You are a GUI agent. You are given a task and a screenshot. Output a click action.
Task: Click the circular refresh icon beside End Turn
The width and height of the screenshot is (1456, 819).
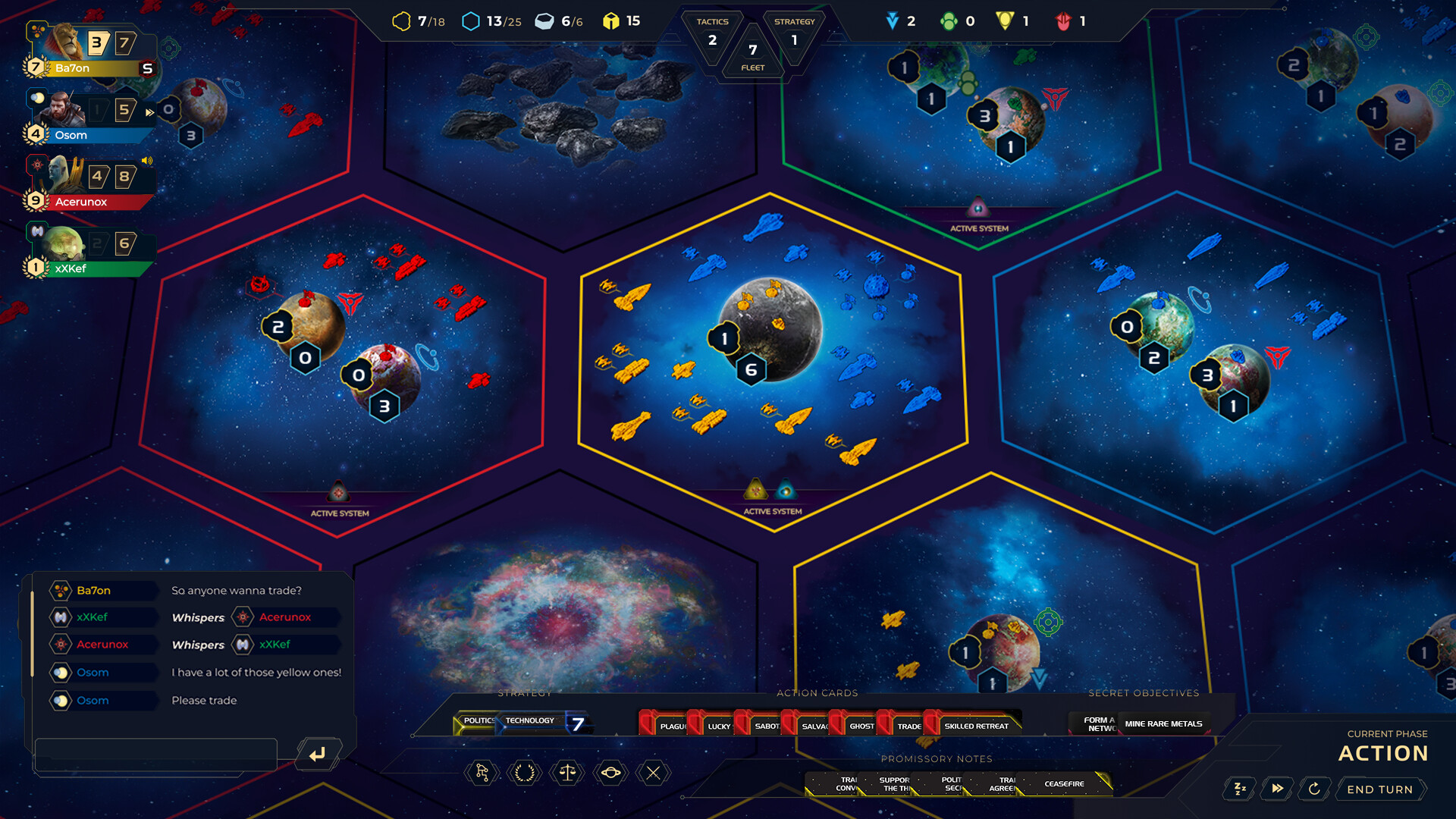point(1314,789)
